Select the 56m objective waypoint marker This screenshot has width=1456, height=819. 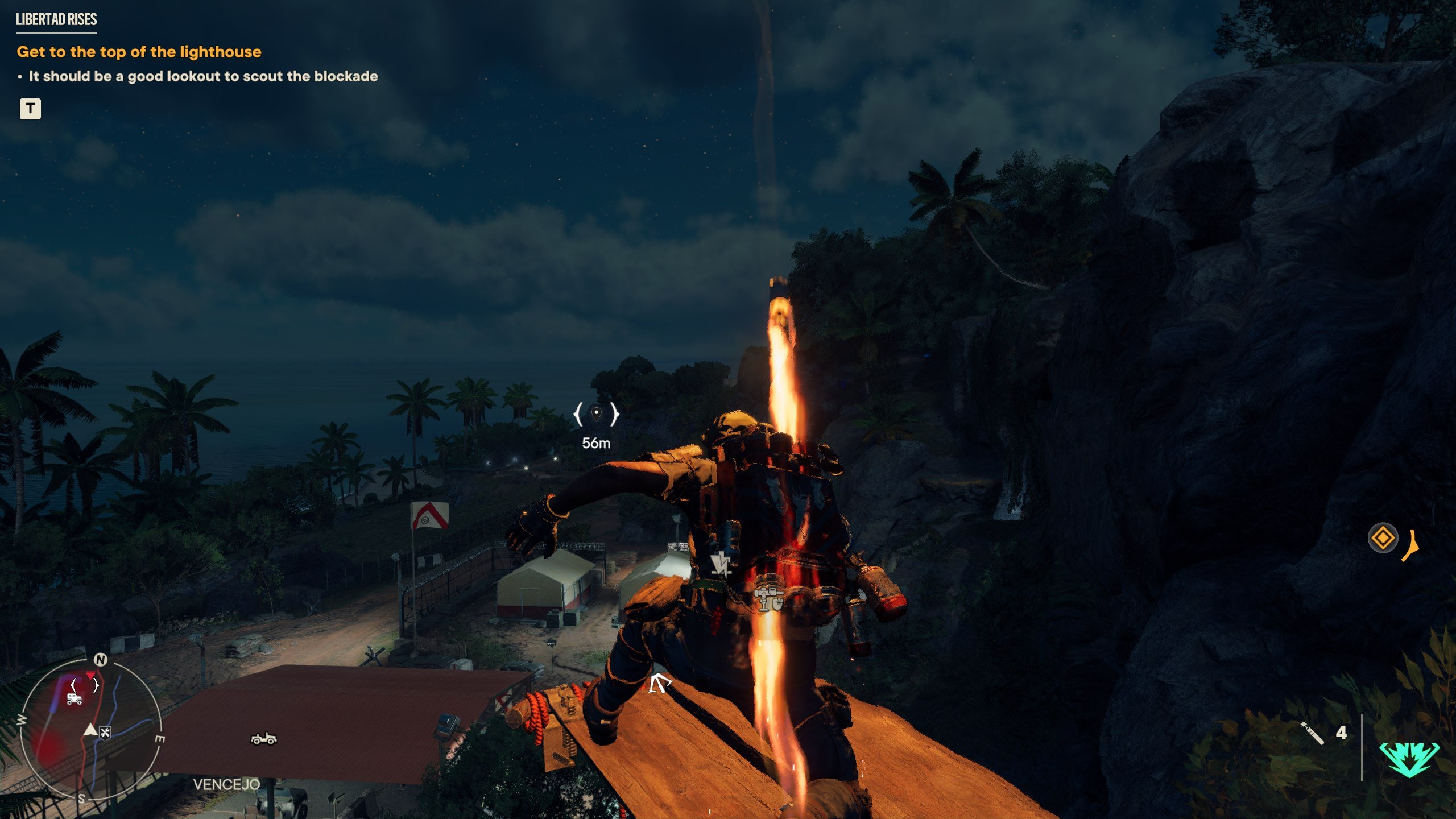tap(596, 414)
